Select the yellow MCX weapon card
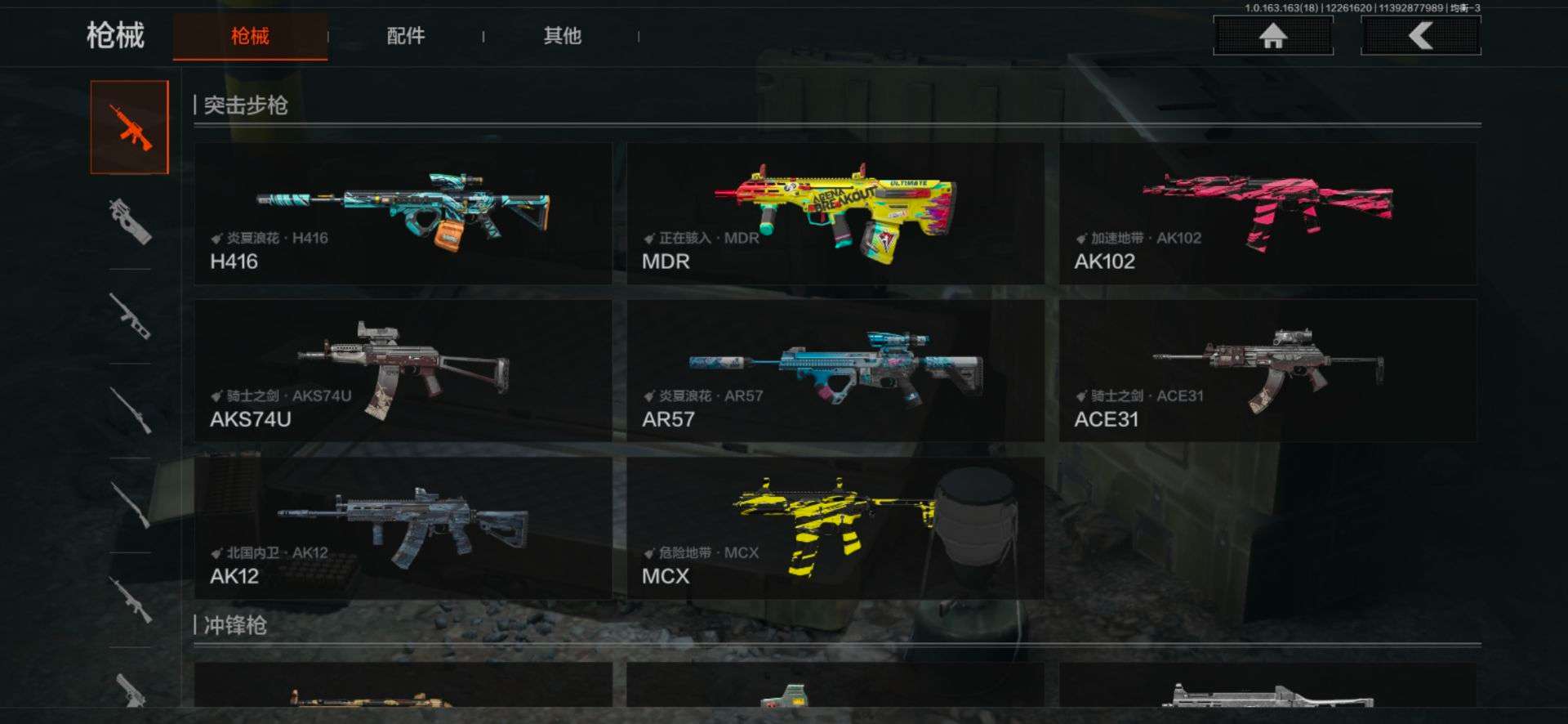This screenshot has width=1568, height=724. coord(835,528)
